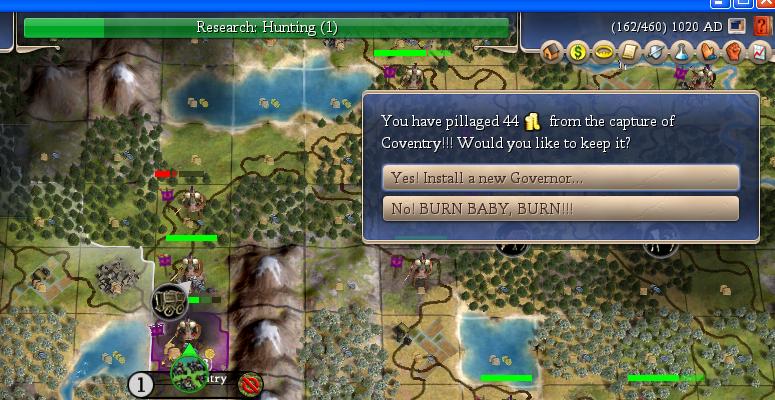The width and height of the screenshot is (775, 400).
Task: Open the raised fist victory conditions icon
Action: coord(733,52)
